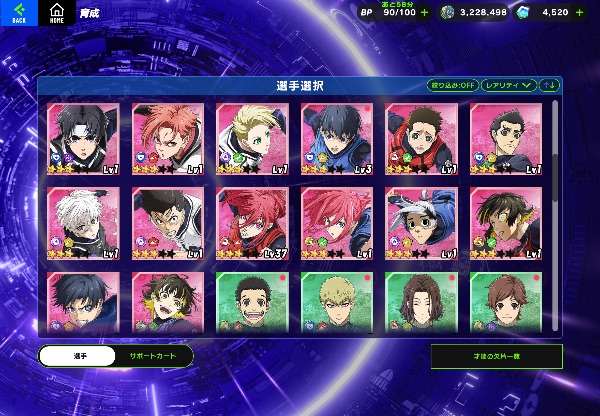Select the green blond spiky-haired player card
This screenshot has height=416, width=600.
[x=337, y=300]
